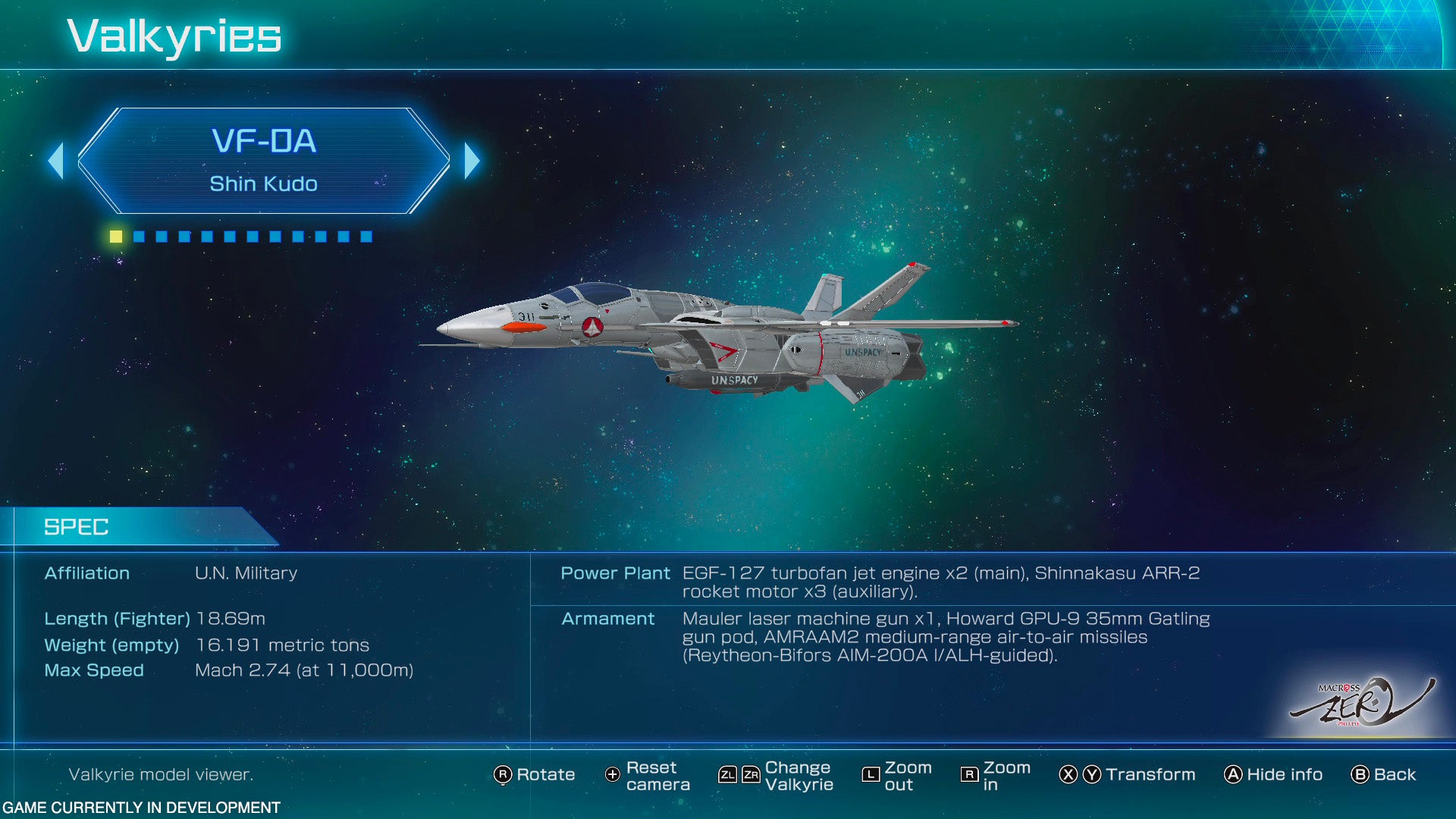Image resolution: width=1456 pixels, height=819 pixels.
Task: Click the left arrow to show previous Valkyrie
Action: click(x=56, y=161)
